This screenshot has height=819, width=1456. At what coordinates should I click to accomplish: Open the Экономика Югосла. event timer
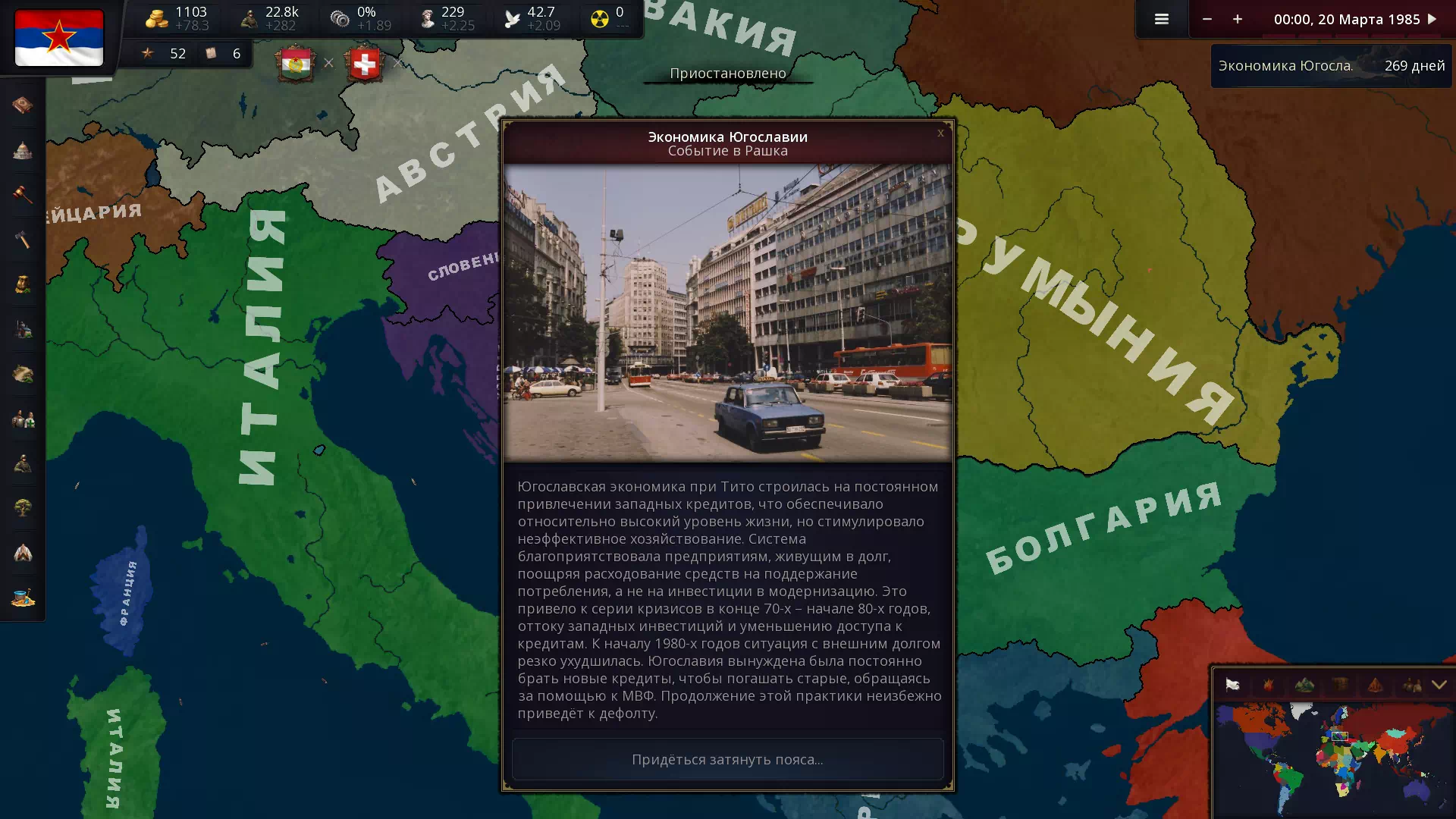(x=1331, y=66)
